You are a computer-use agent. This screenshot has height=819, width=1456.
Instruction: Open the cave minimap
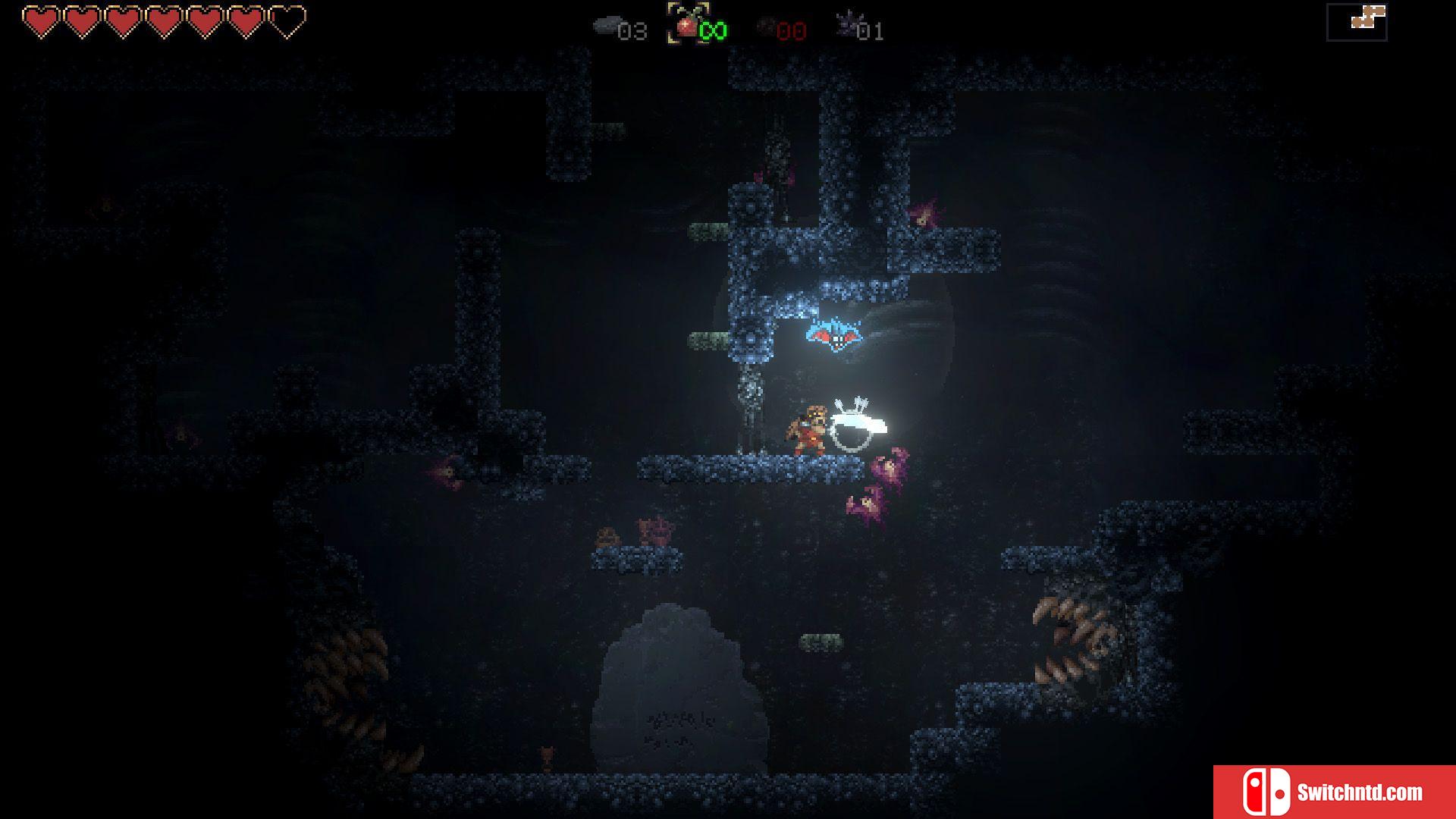1357,22
